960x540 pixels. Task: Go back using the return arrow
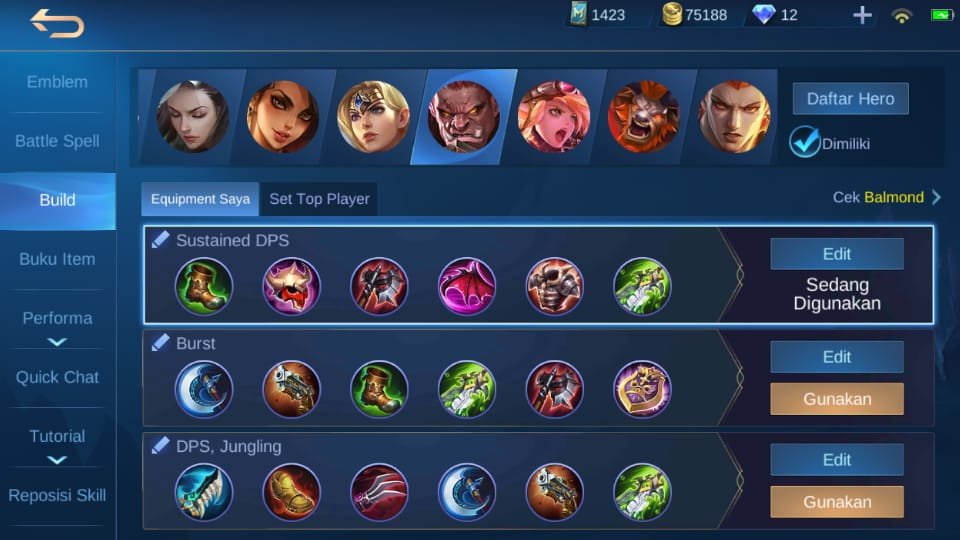click(x=57, y=23)
